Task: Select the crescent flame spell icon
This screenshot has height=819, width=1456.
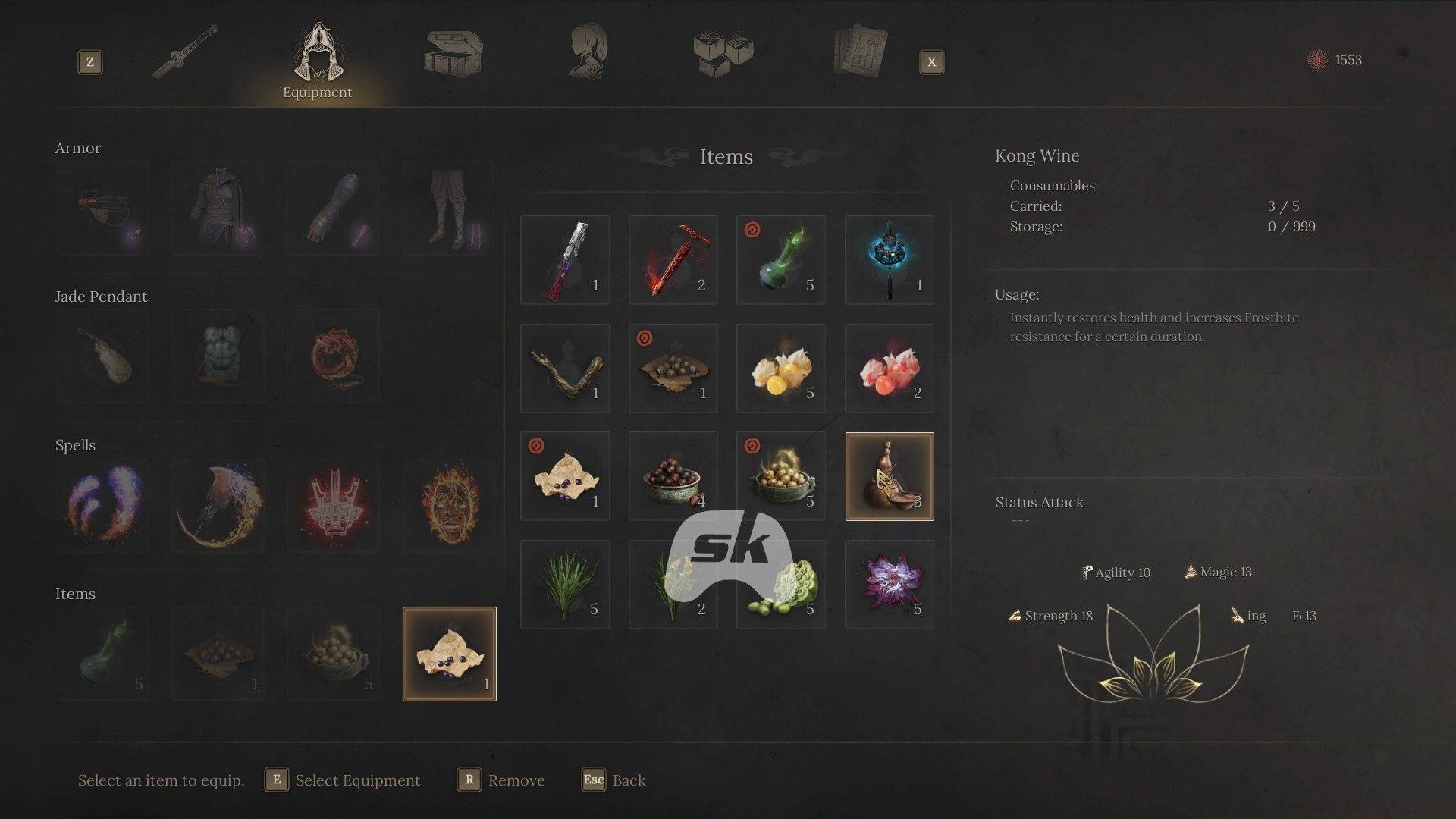Action: [x=218, y=504]
